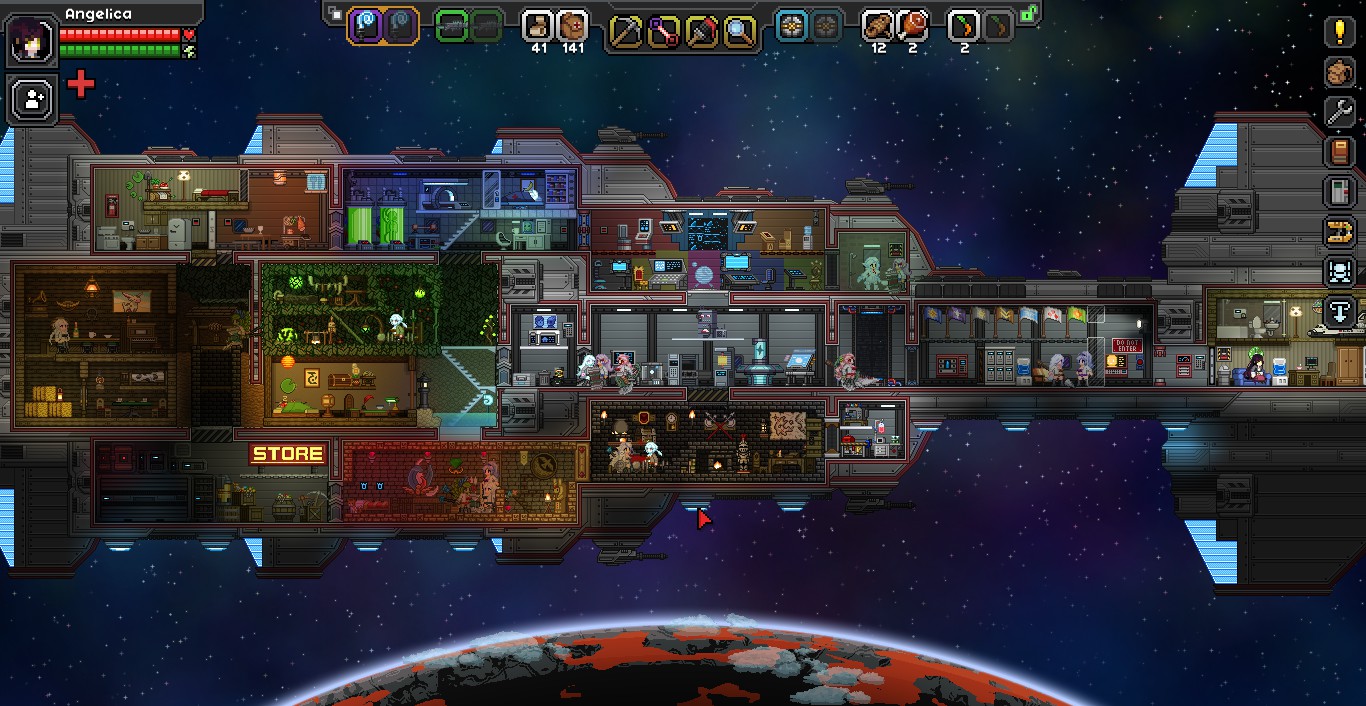
Task: Click the hotbar swap icon
Action: 336,15
